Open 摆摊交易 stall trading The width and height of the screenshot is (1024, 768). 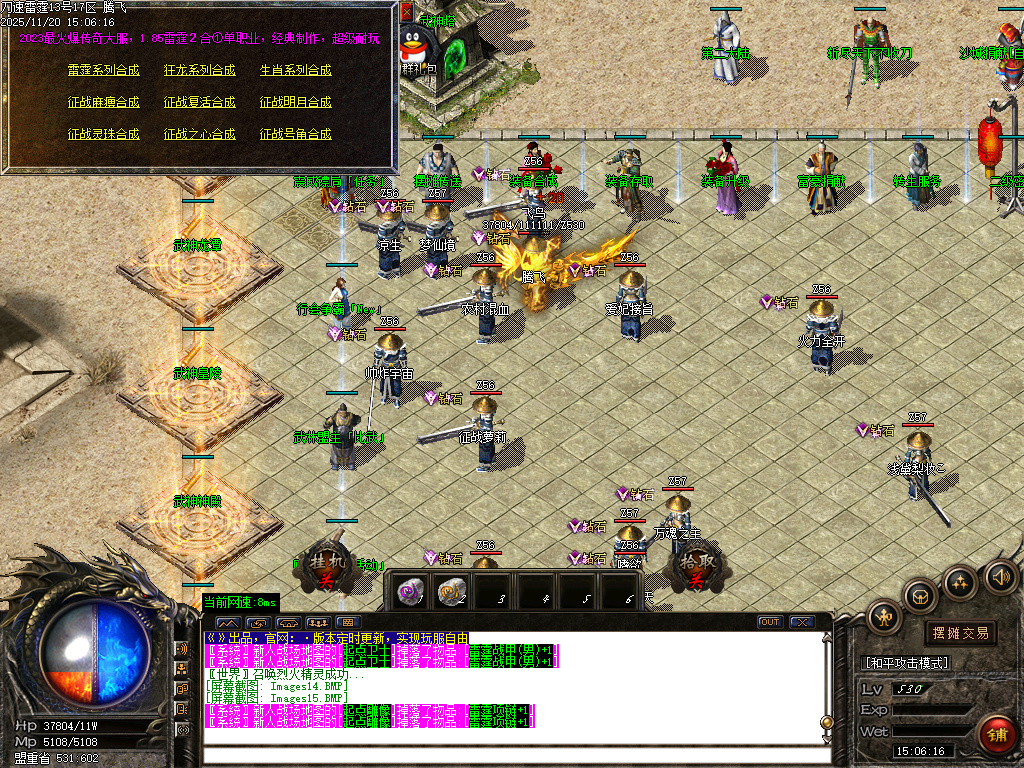[960, 633]
